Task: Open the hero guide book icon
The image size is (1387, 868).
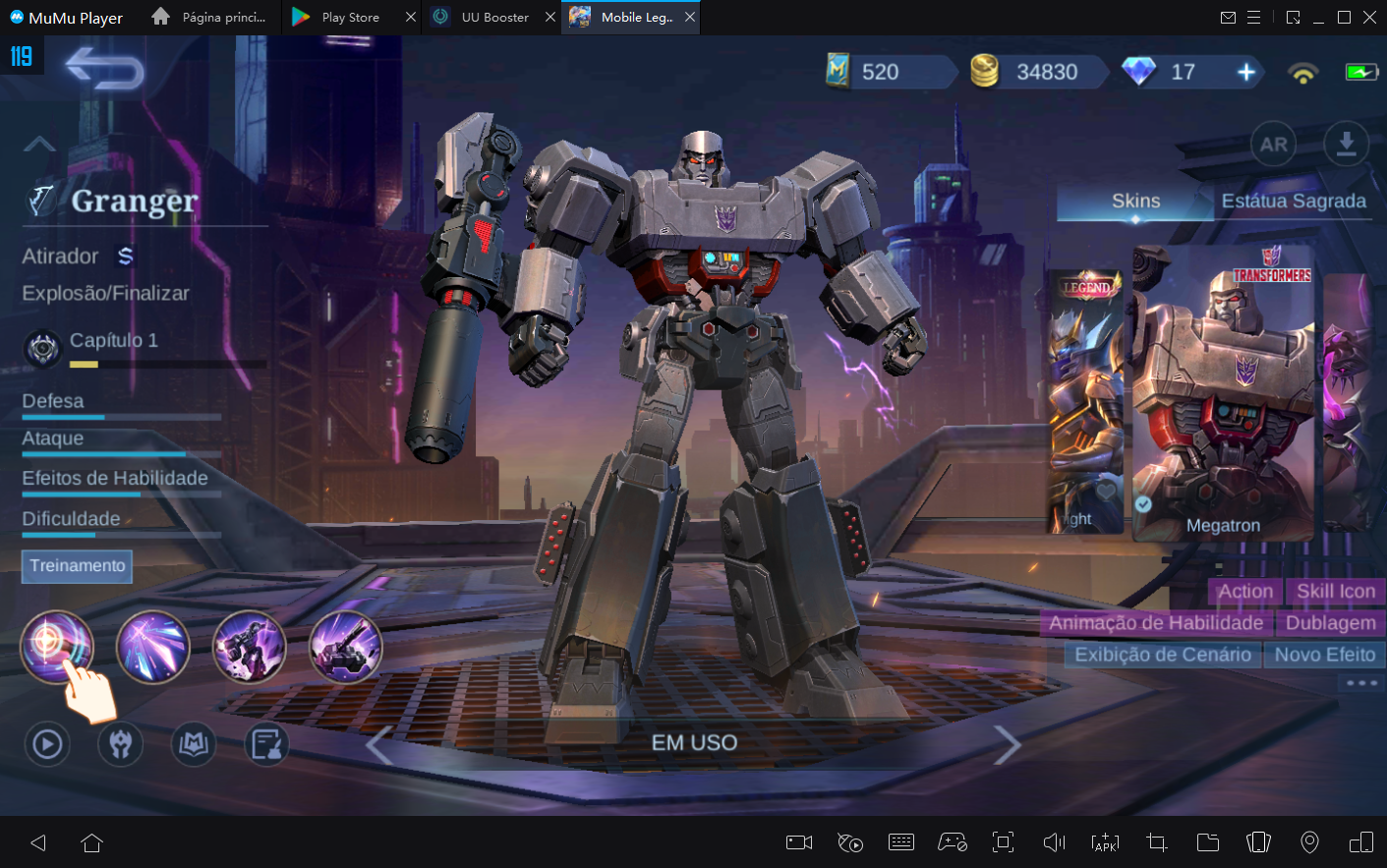Action: point(193,744)
